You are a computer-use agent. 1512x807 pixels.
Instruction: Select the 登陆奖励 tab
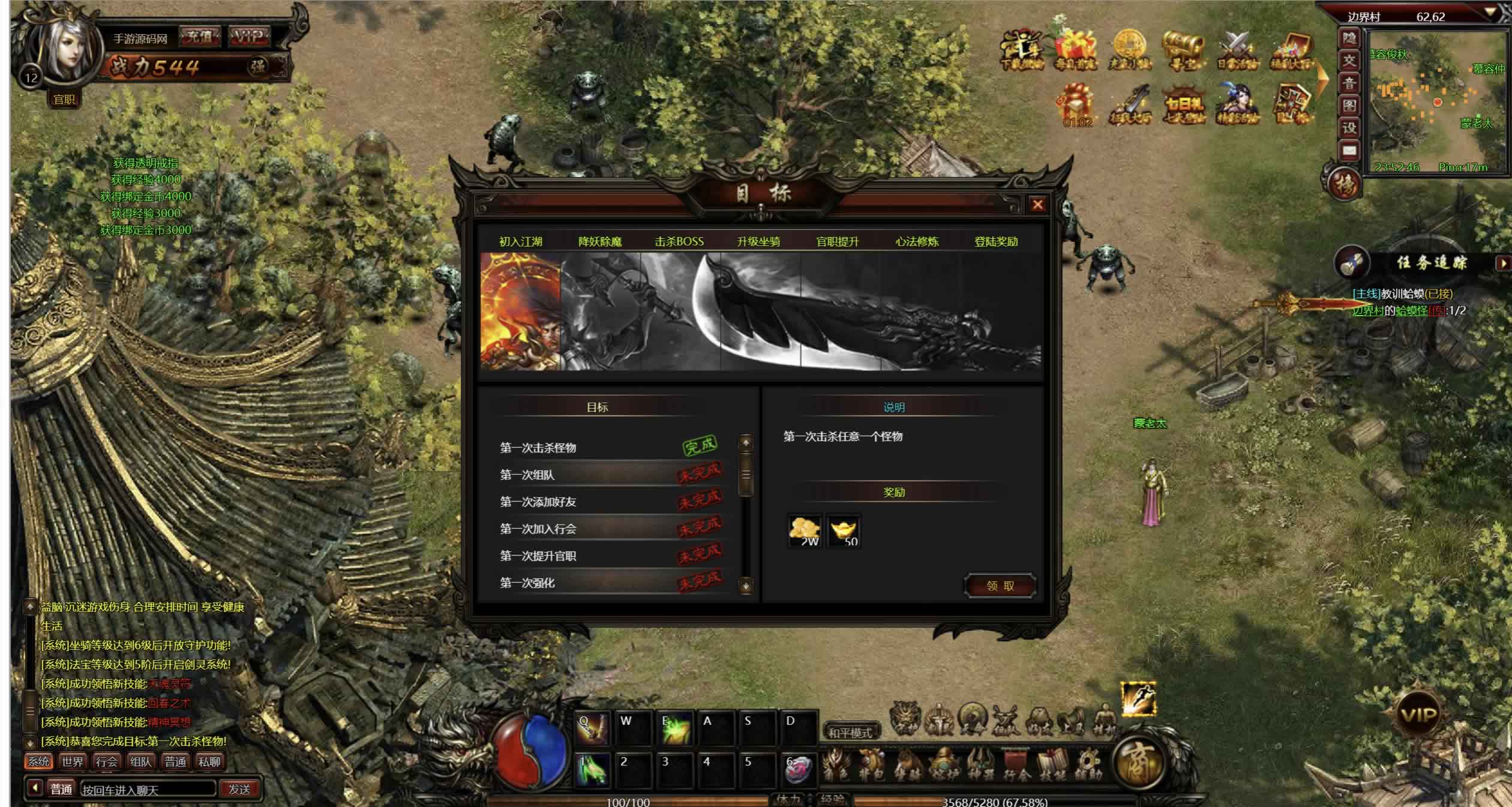click(x=996, y=242)
